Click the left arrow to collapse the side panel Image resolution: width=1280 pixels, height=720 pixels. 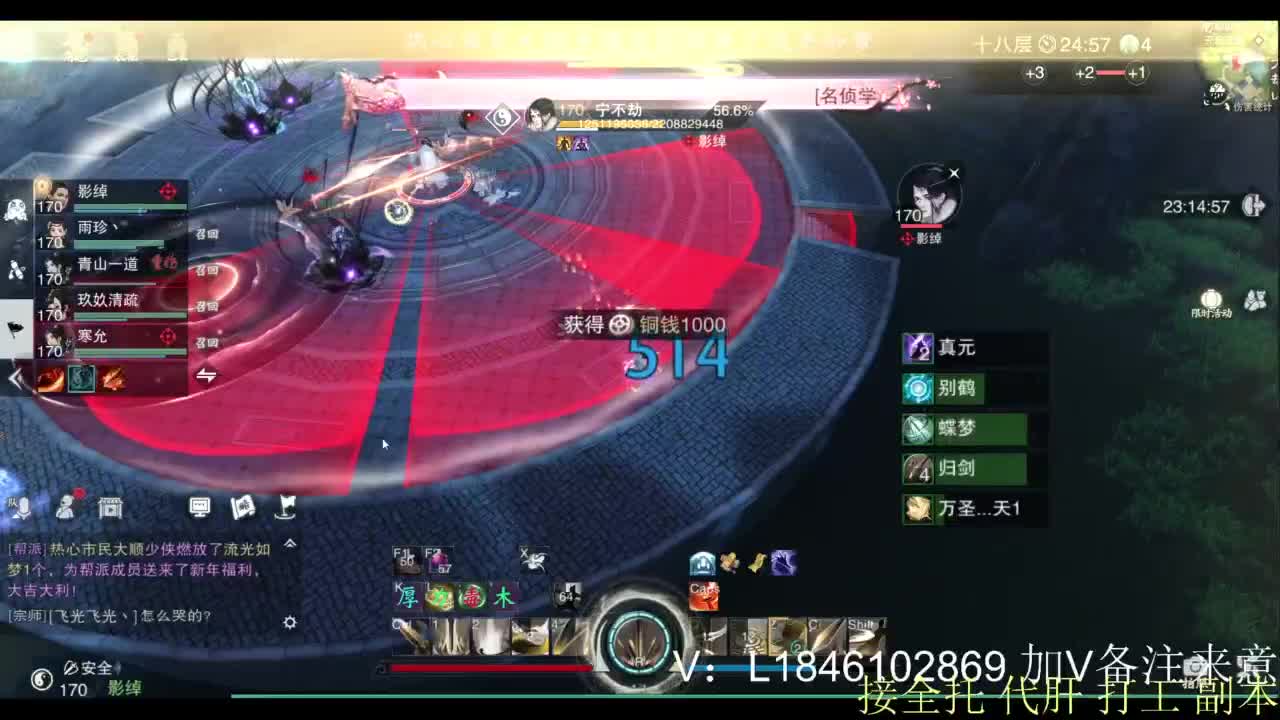coord(13,380)
